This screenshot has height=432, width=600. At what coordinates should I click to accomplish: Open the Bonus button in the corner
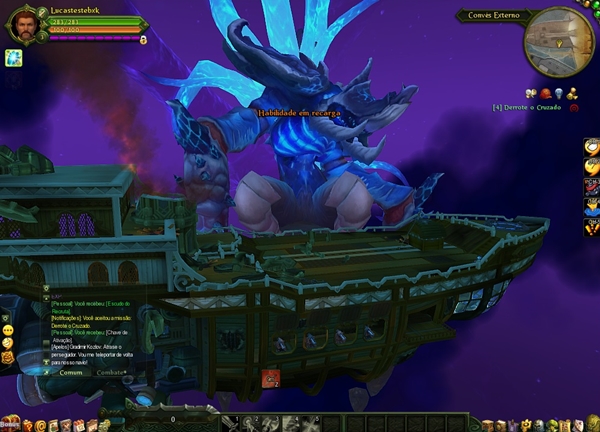9,424
